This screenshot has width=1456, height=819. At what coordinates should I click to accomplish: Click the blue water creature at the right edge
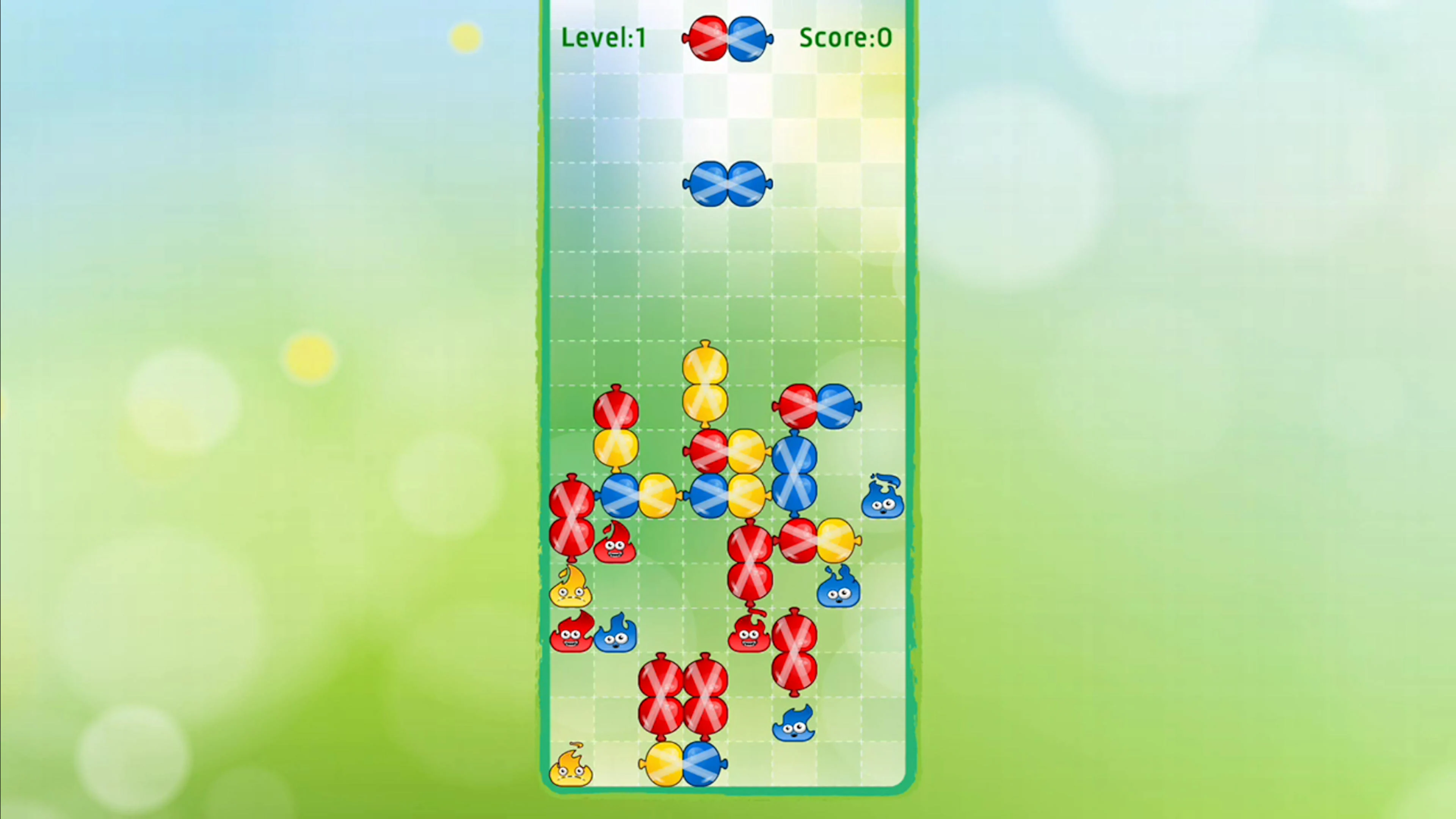click(882, 500)
